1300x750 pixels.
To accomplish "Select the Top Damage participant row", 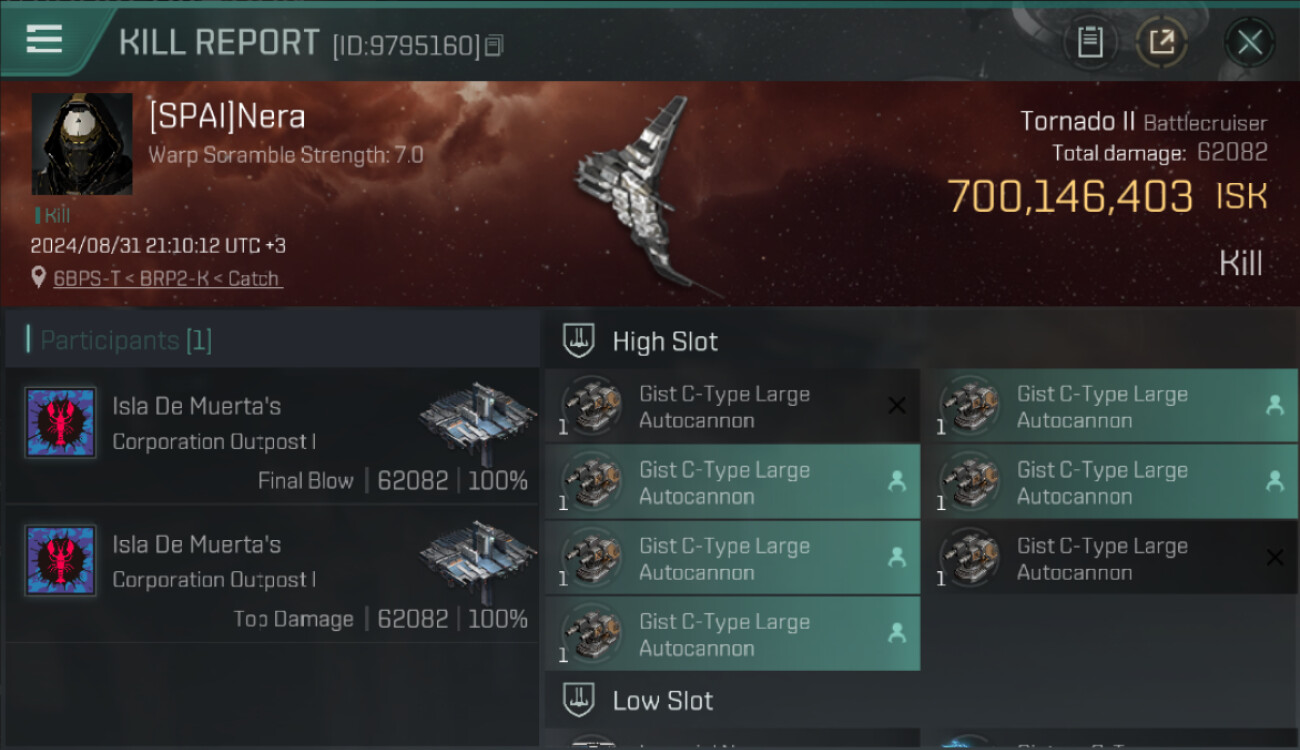I will click(x=272, y=577).
